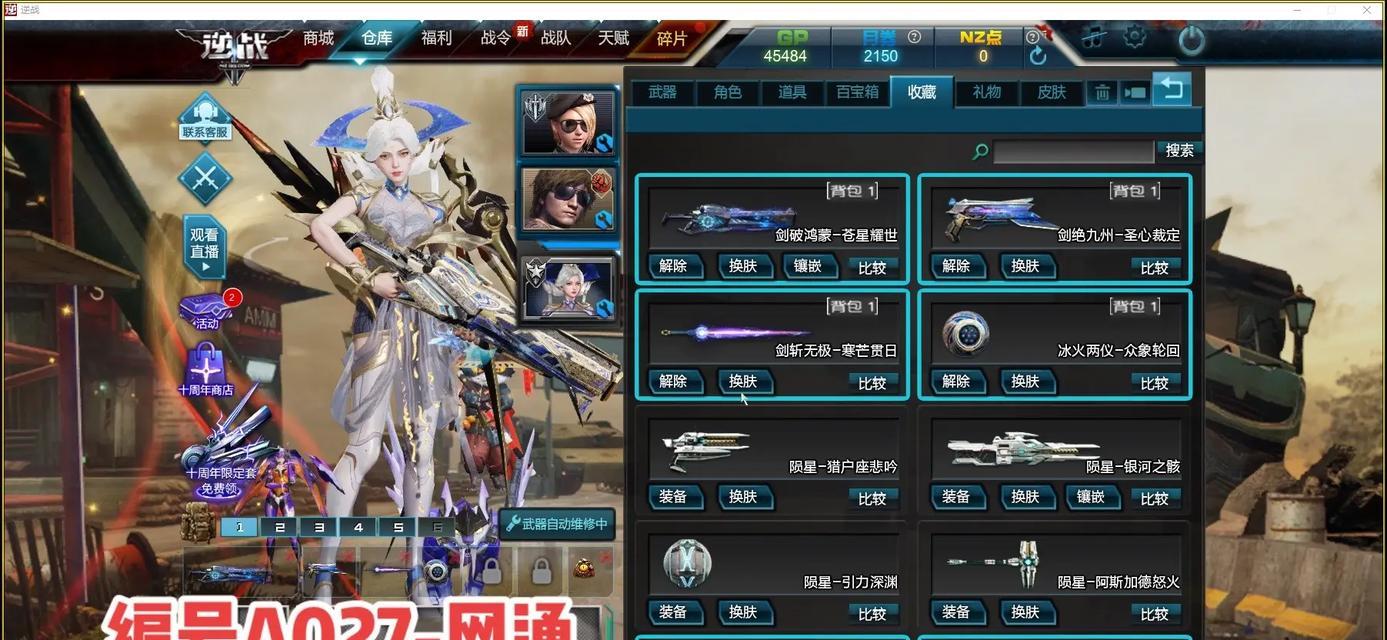Click the 观看直播 watch livestream button

[205, 246]
